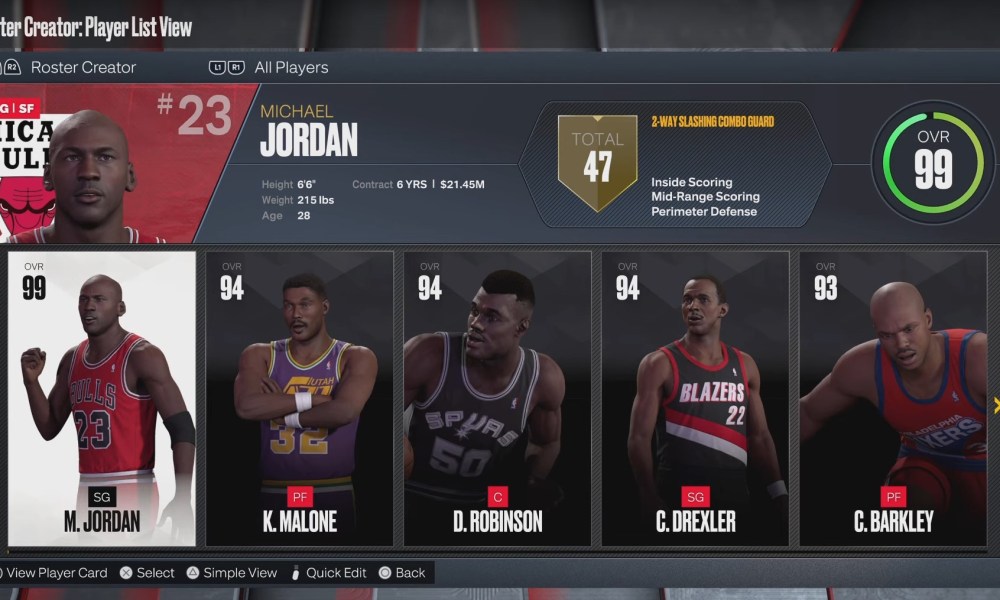
Task: Click the Select option in the footer
Action: click(155, 573)
